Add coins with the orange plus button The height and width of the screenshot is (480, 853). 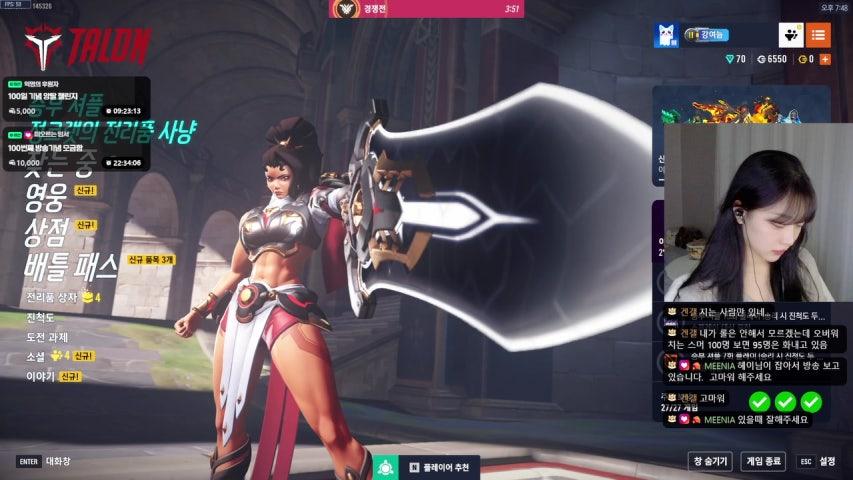coord(825,60)
